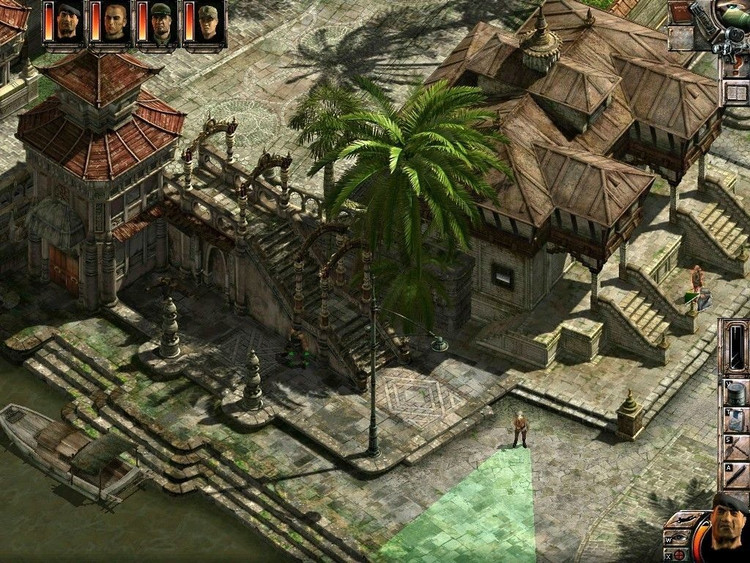This screenshot has width=750, height=563.
Task: Open the red book icon
Action: coord(681,12)
